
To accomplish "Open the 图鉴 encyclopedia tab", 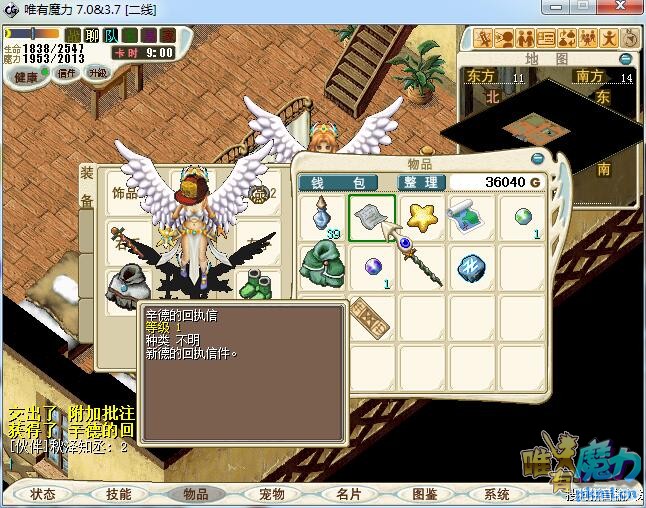I will tap(423, 494).
